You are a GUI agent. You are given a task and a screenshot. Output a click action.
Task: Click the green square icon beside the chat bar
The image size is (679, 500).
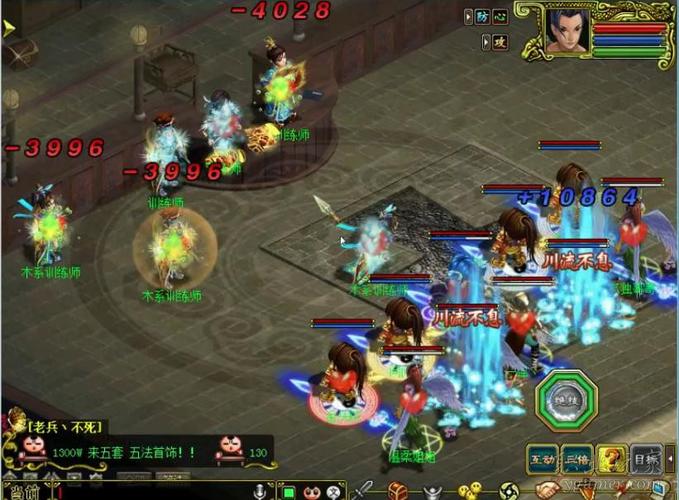(x=288, y=492)
